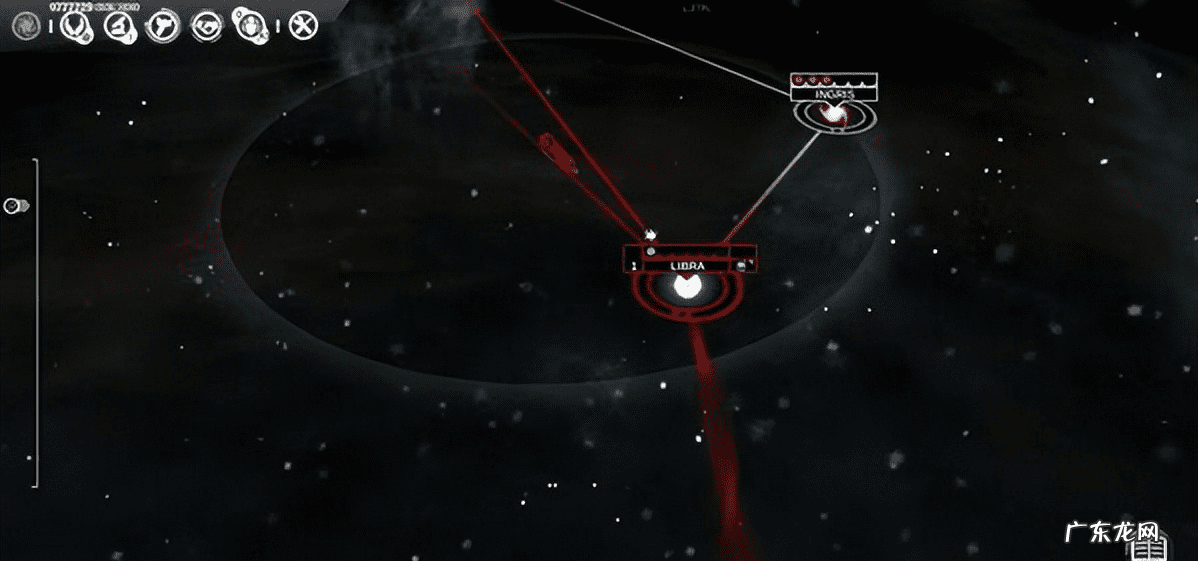1198x561 pixels.
Task: Open the Research flask icon
Action: tap(118, 26)
